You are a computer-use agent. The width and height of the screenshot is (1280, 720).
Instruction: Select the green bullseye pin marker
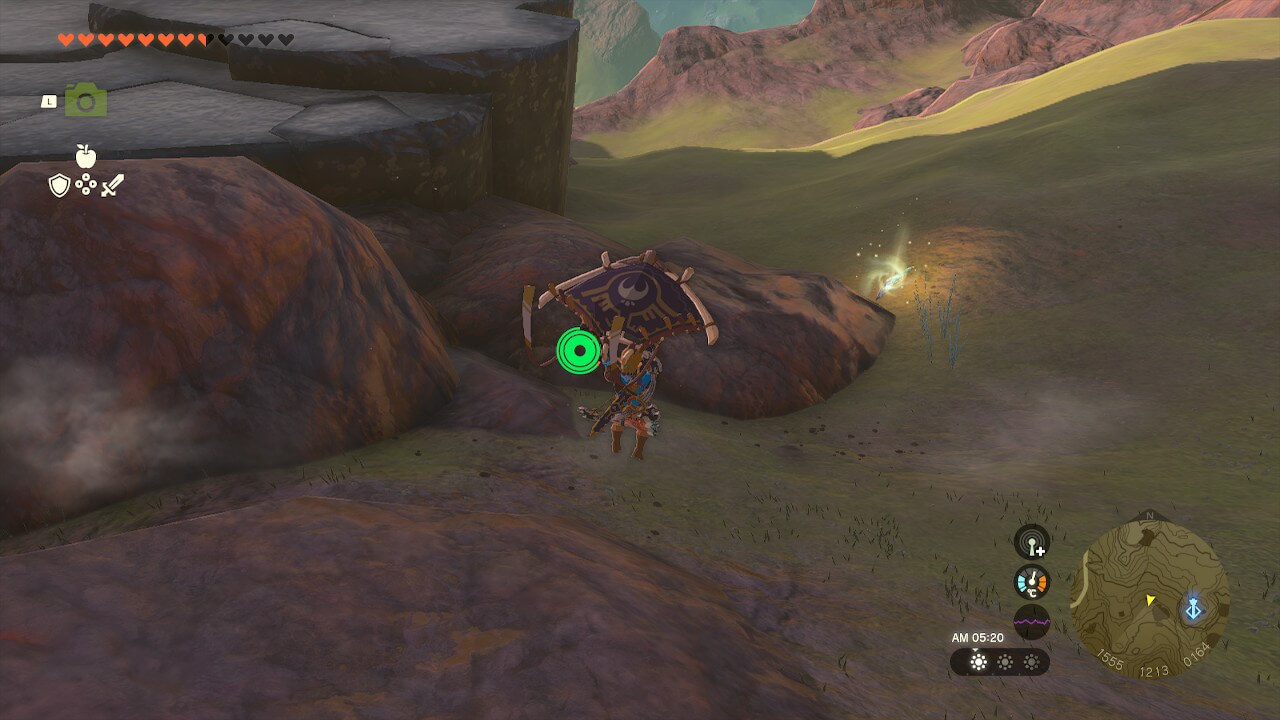click(x=579, y=350)
